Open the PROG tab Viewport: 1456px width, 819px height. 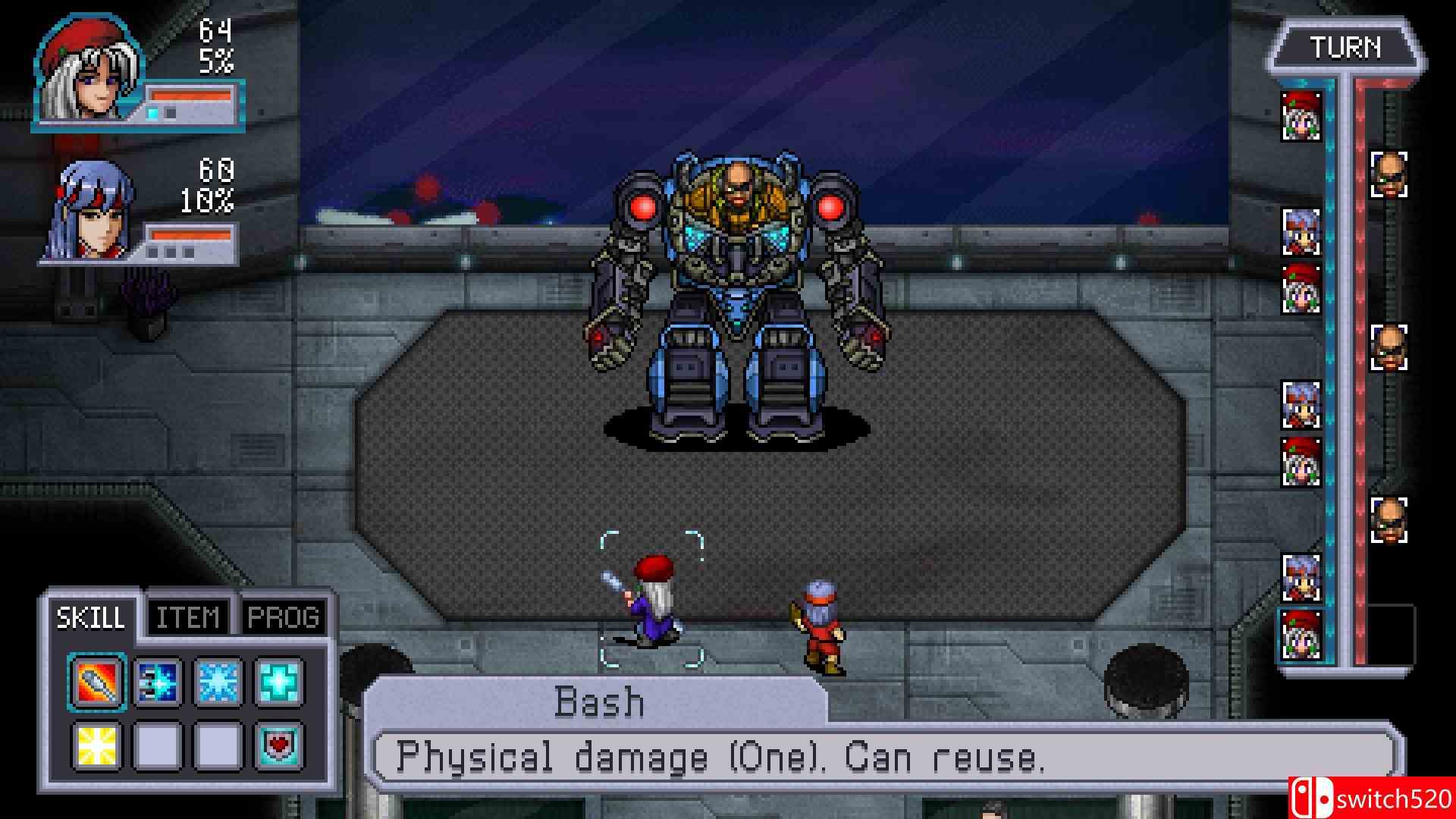point(283,617)
